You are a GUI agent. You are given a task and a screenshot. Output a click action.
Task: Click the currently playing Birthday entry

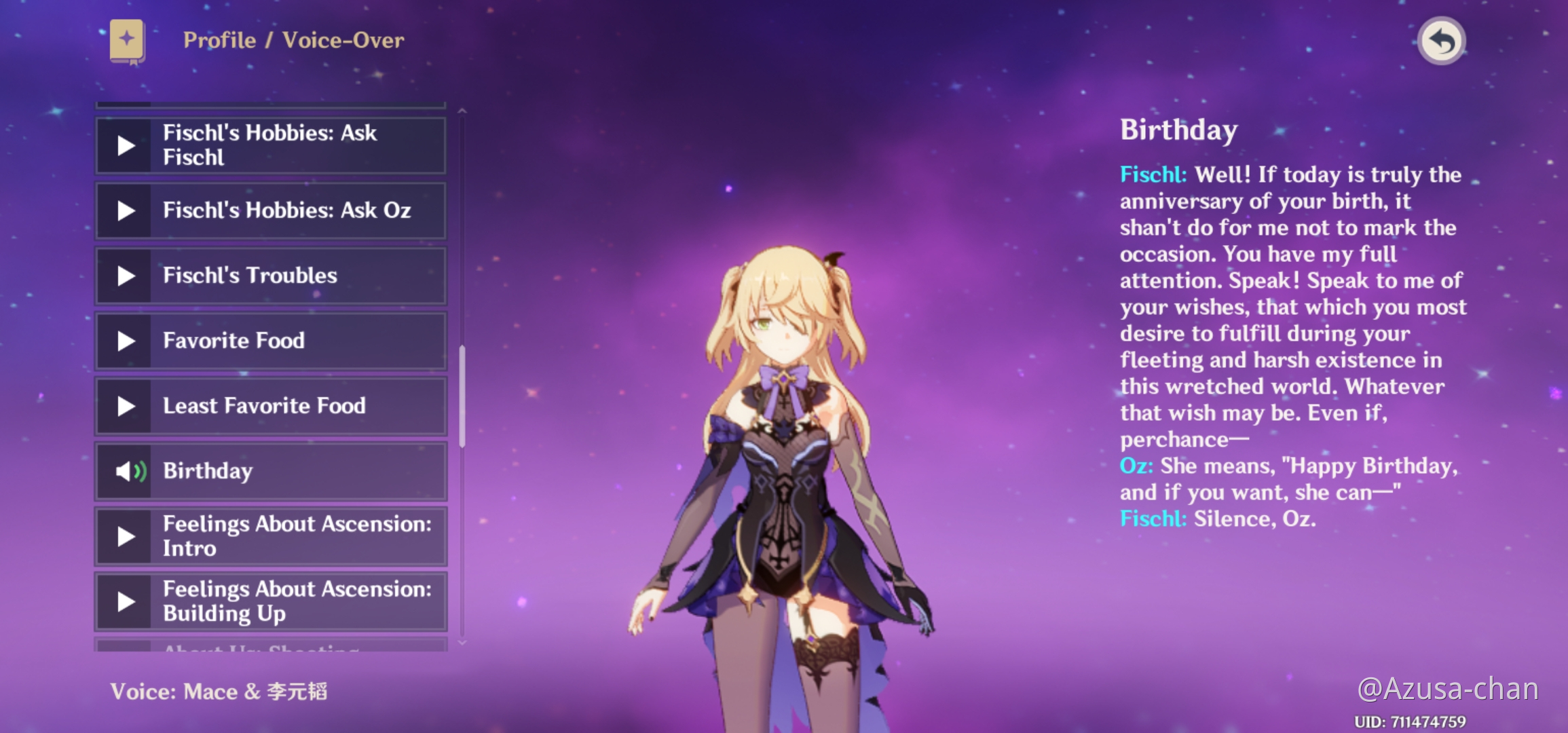pyautogui.click(x=272, y=471)
